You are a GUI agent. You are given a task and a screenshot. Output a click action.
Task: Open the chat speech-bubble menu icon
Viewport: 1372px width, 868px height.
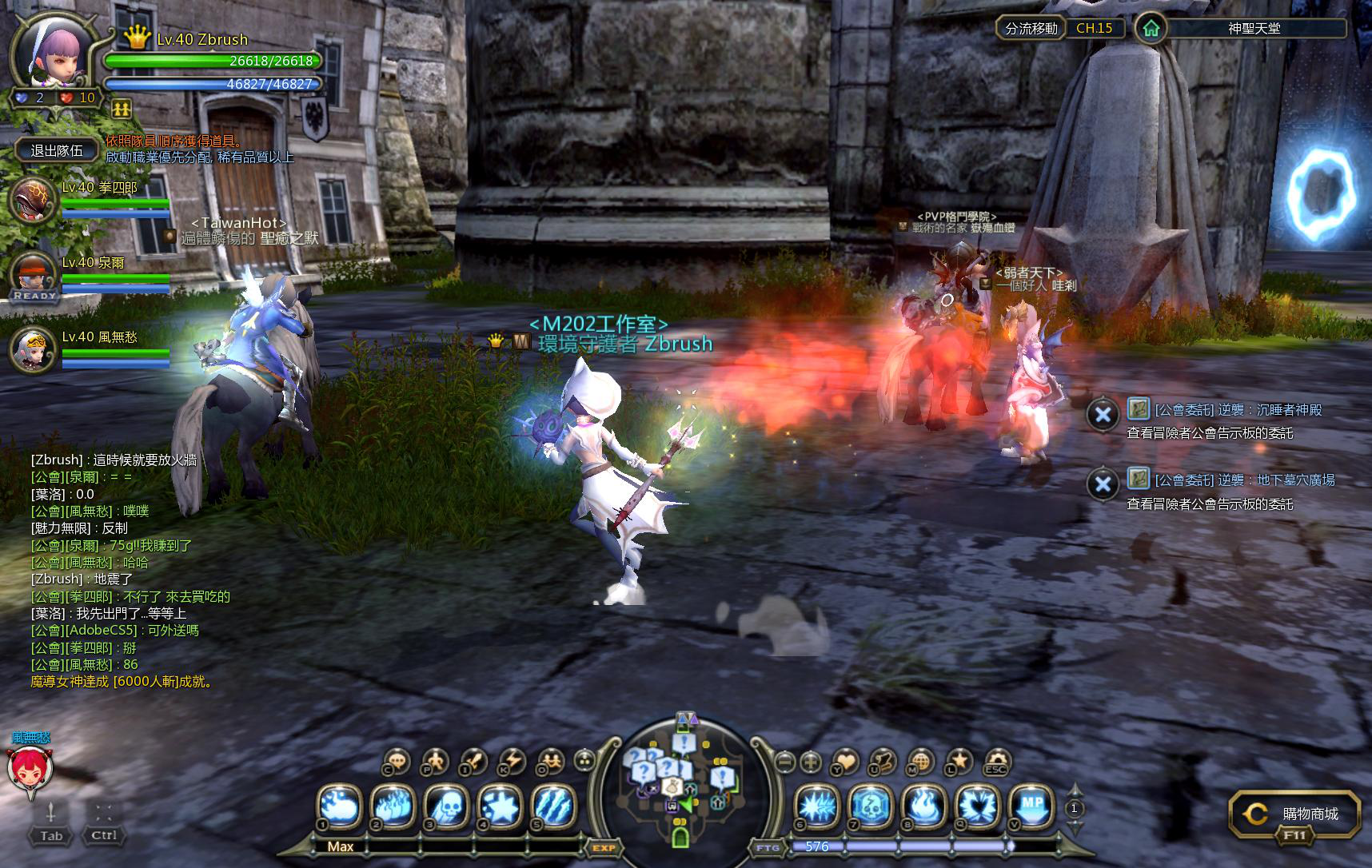[397, 761]
